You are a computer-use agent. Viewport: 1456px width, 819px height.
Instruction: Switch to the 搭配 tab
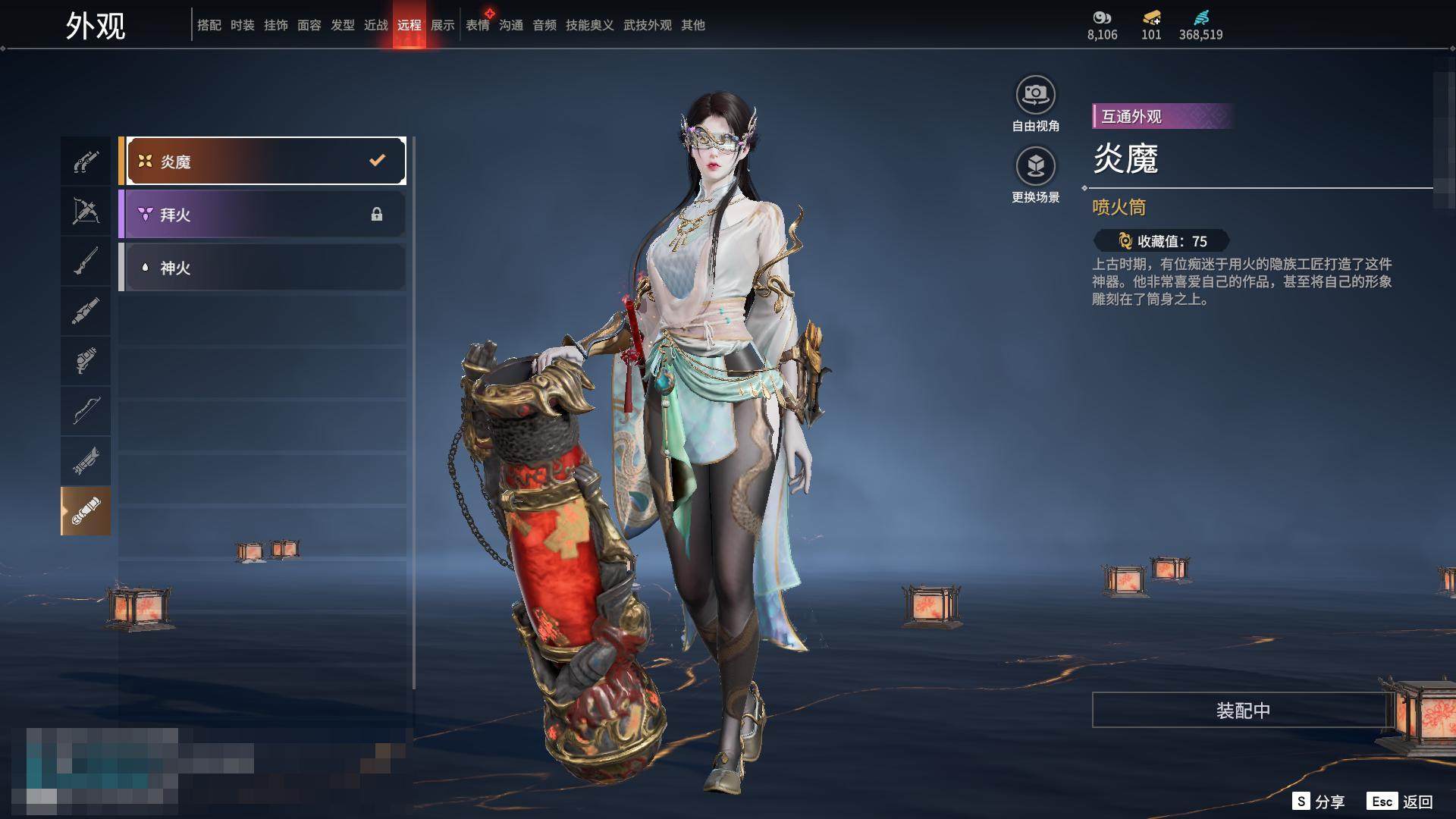tap(209, 25)
